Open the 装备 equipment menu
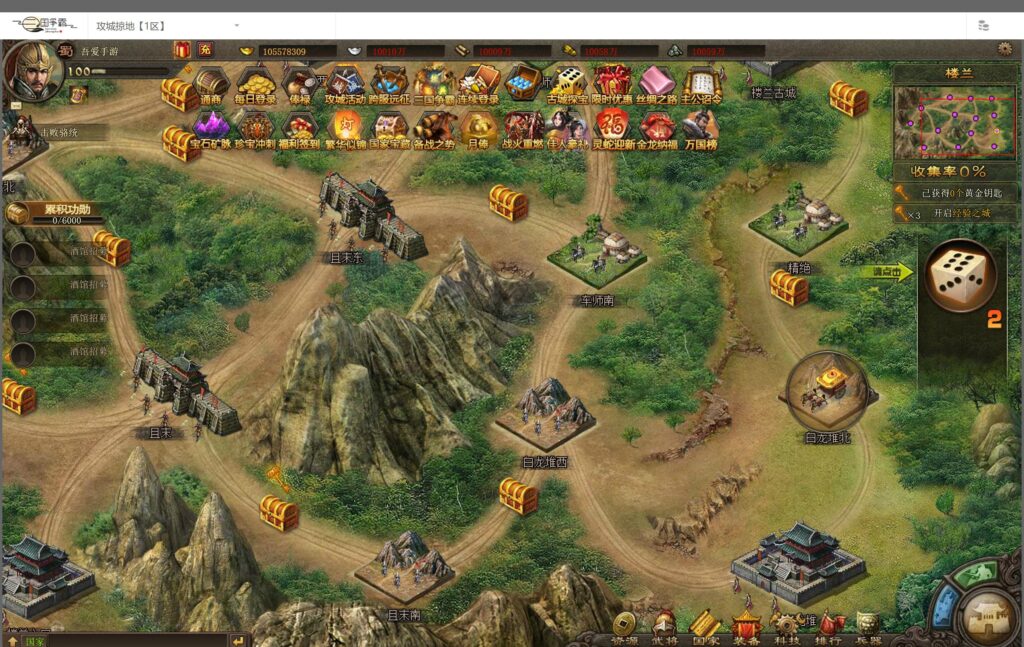1024x647 pixels. tap(746, 627)
